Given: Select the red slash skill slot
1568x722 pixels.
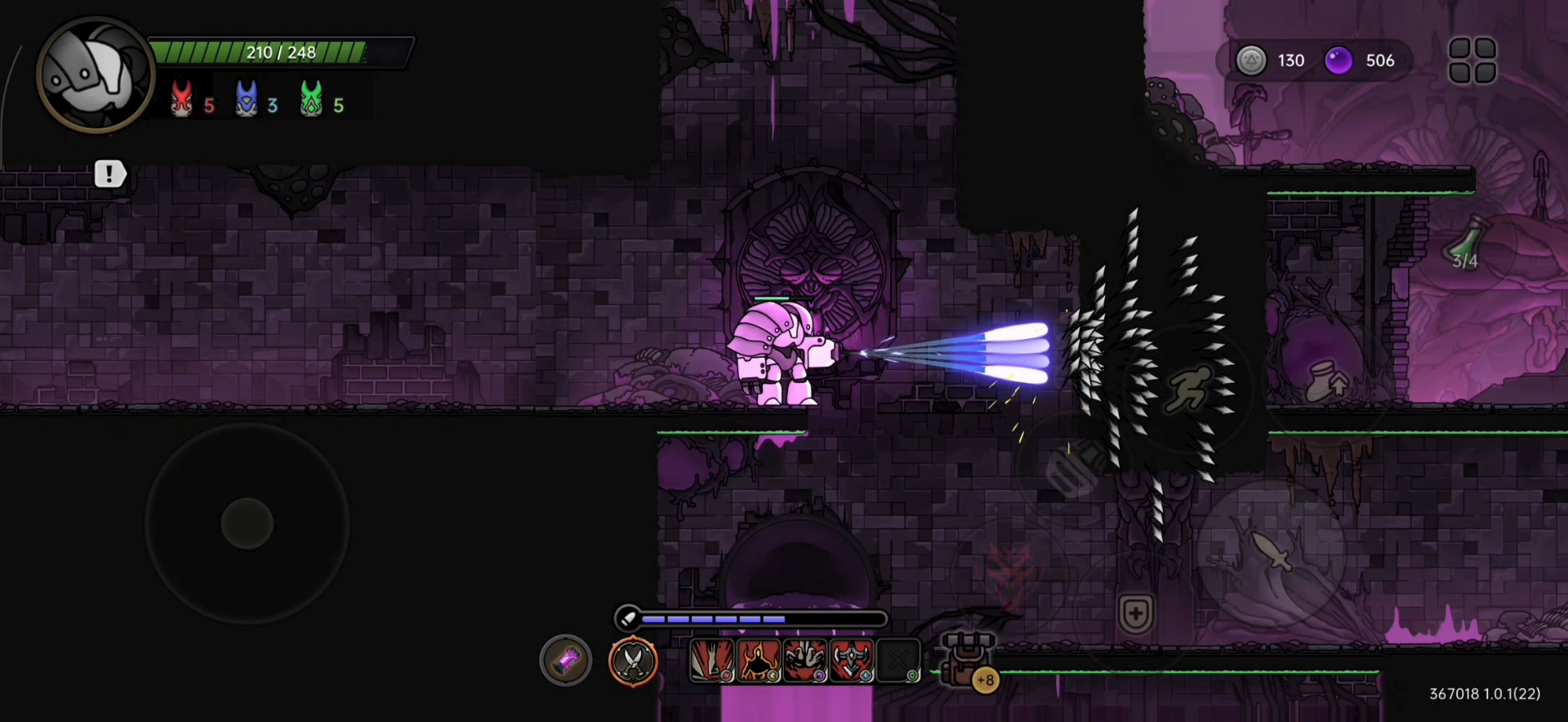Looking at the screenshot, I should (x=711, y=660).
